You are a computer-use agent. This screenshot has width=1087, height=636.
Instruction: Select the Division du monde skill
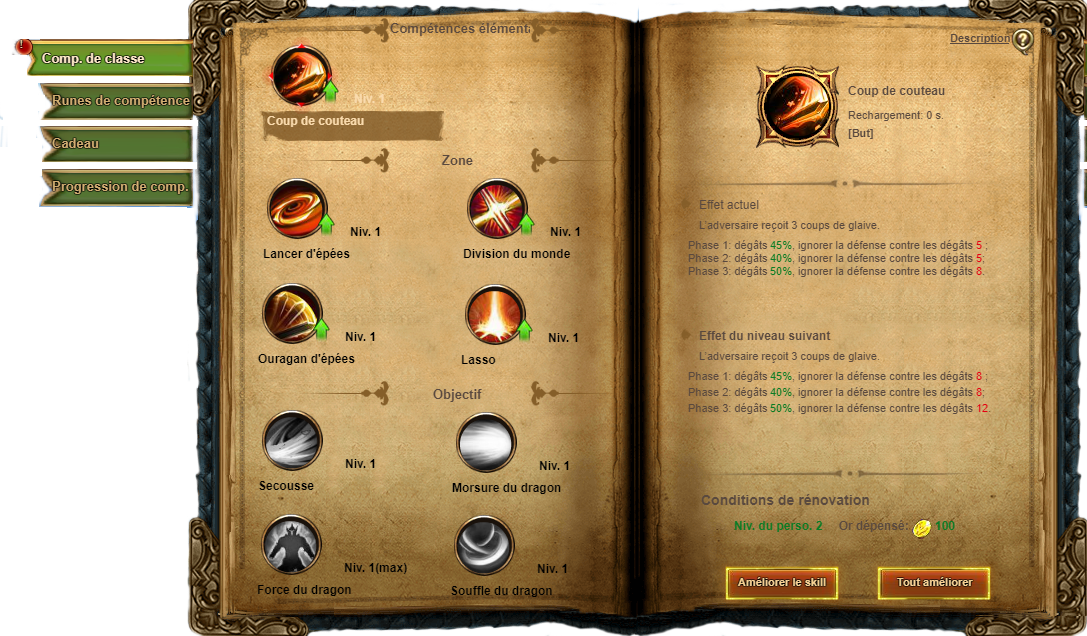[498, 209]
